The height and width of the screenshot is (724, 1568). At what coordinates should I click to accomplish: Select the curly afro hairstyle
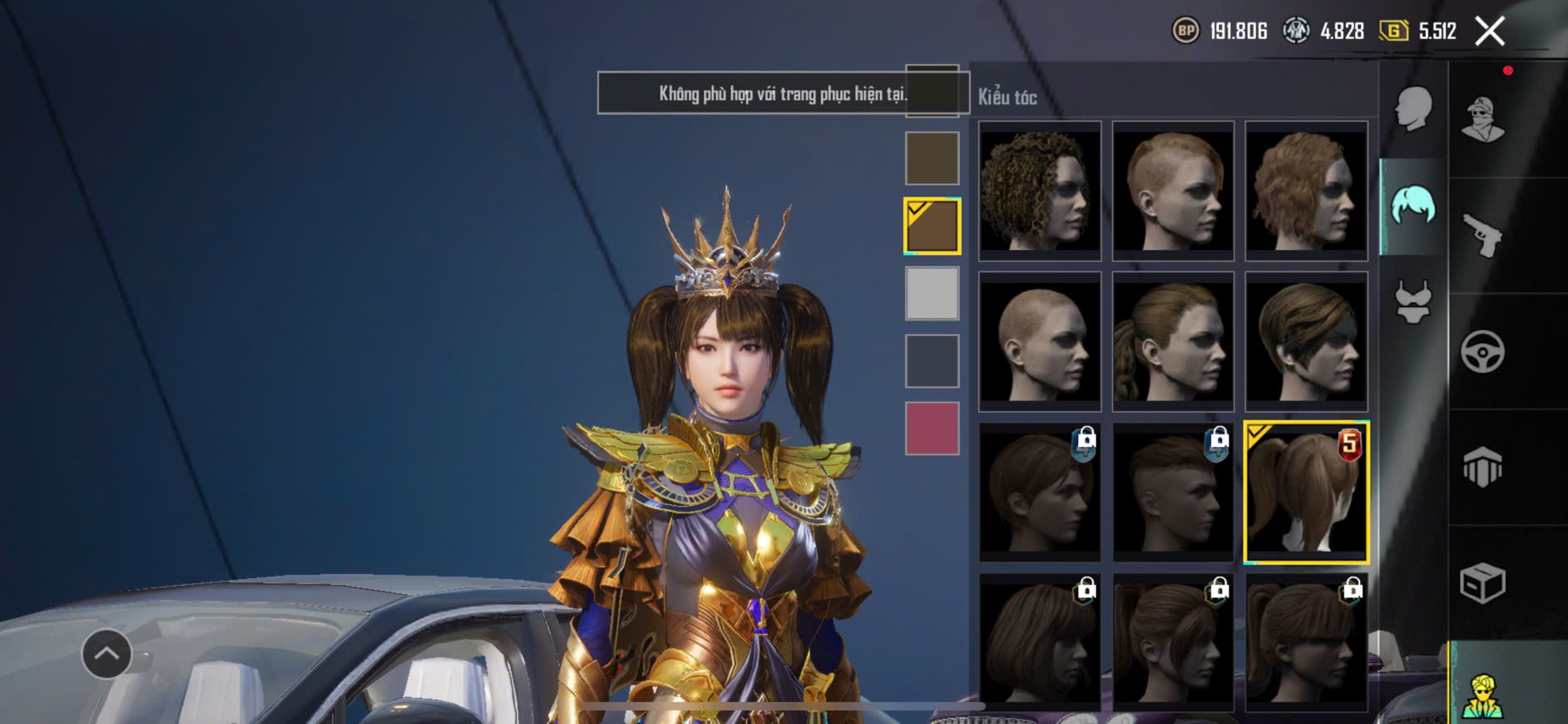[x=1039, y=191]
